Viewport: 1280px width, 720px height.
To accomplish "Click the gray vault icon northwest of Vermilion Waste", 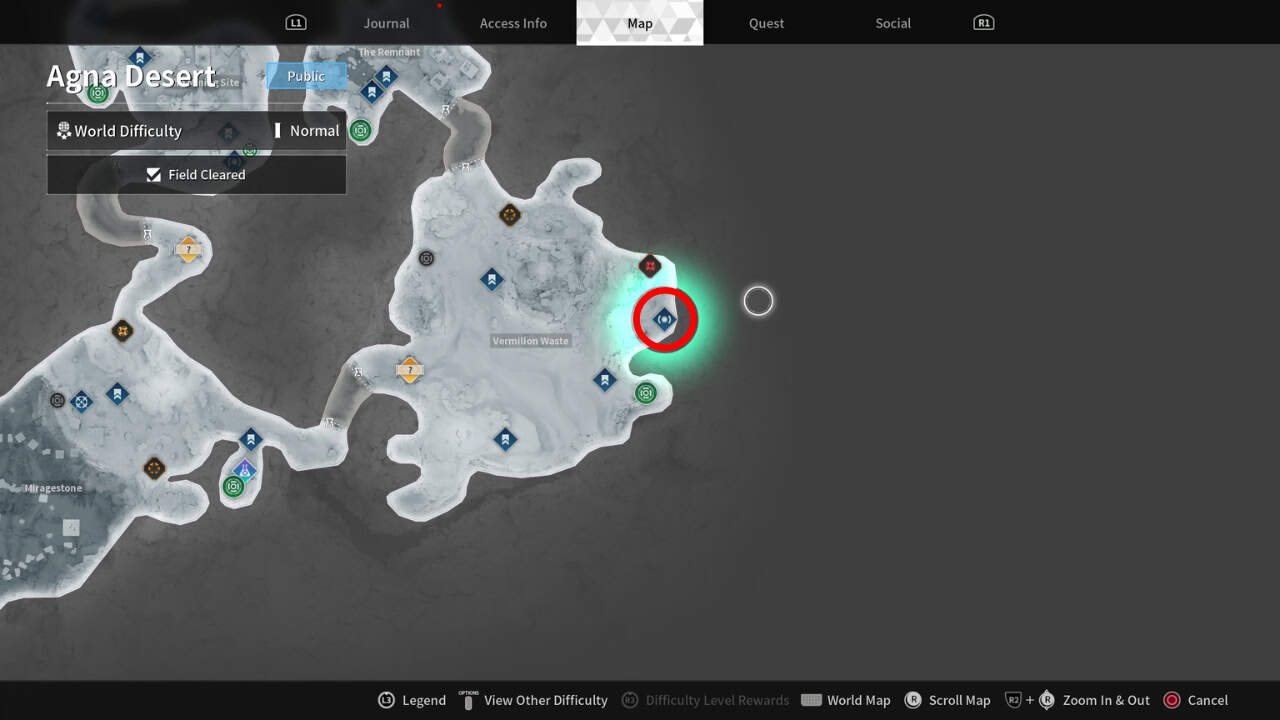I will (x=426, y=258).
